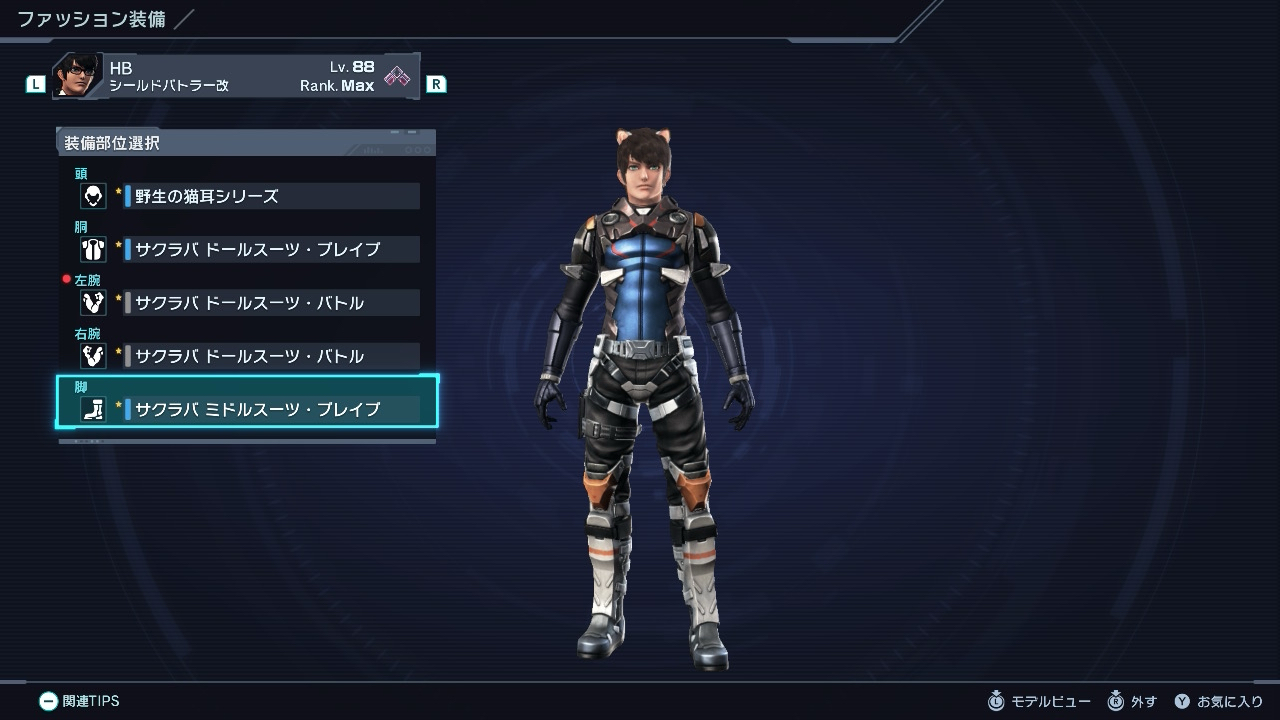Click the HB character portrait
Screen dimensions: 1280x720
click(x=77, y=76)
